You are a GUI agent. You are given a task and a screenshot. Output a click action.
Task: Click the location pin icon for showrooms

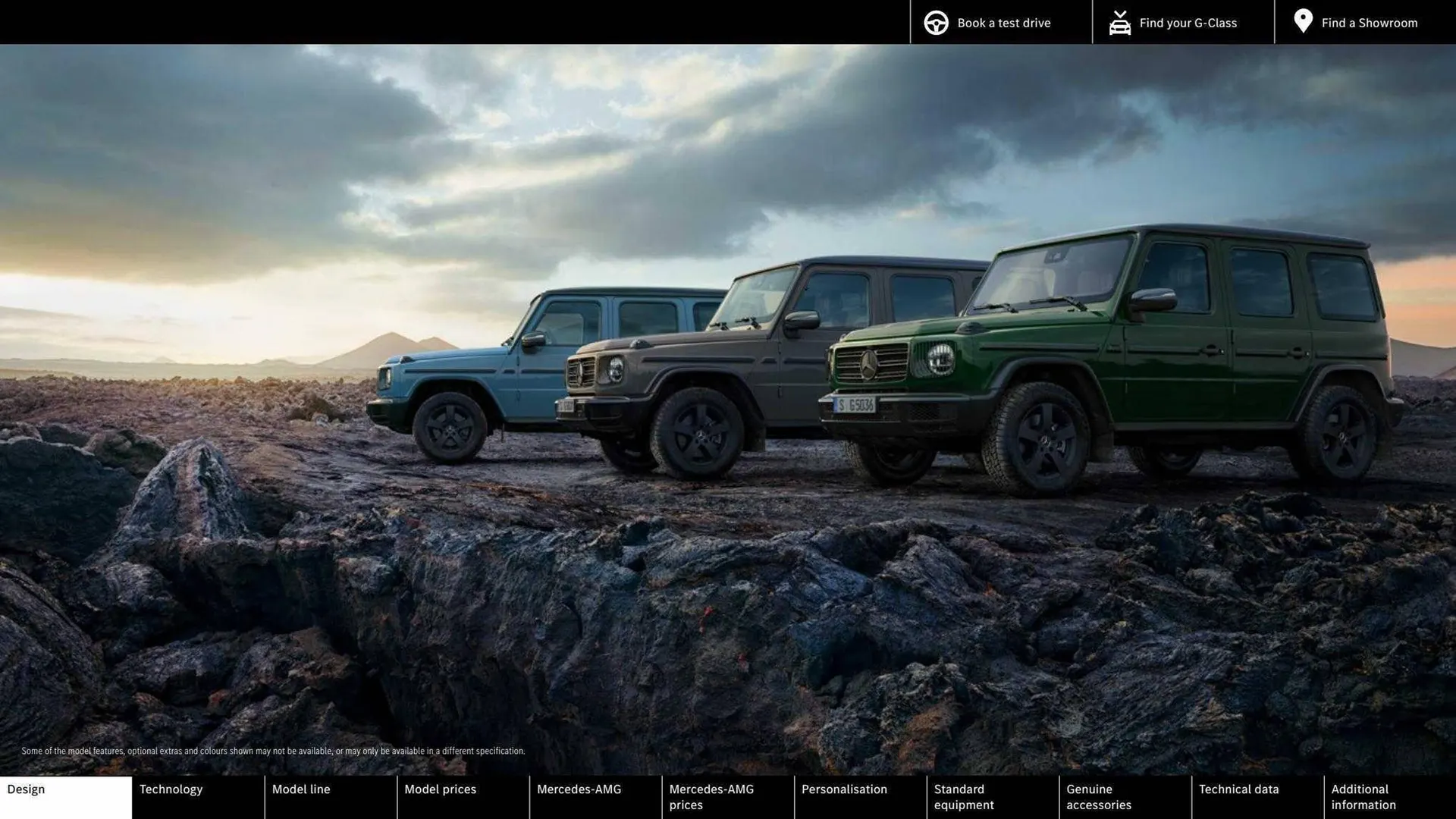(x=1303, y=20)
